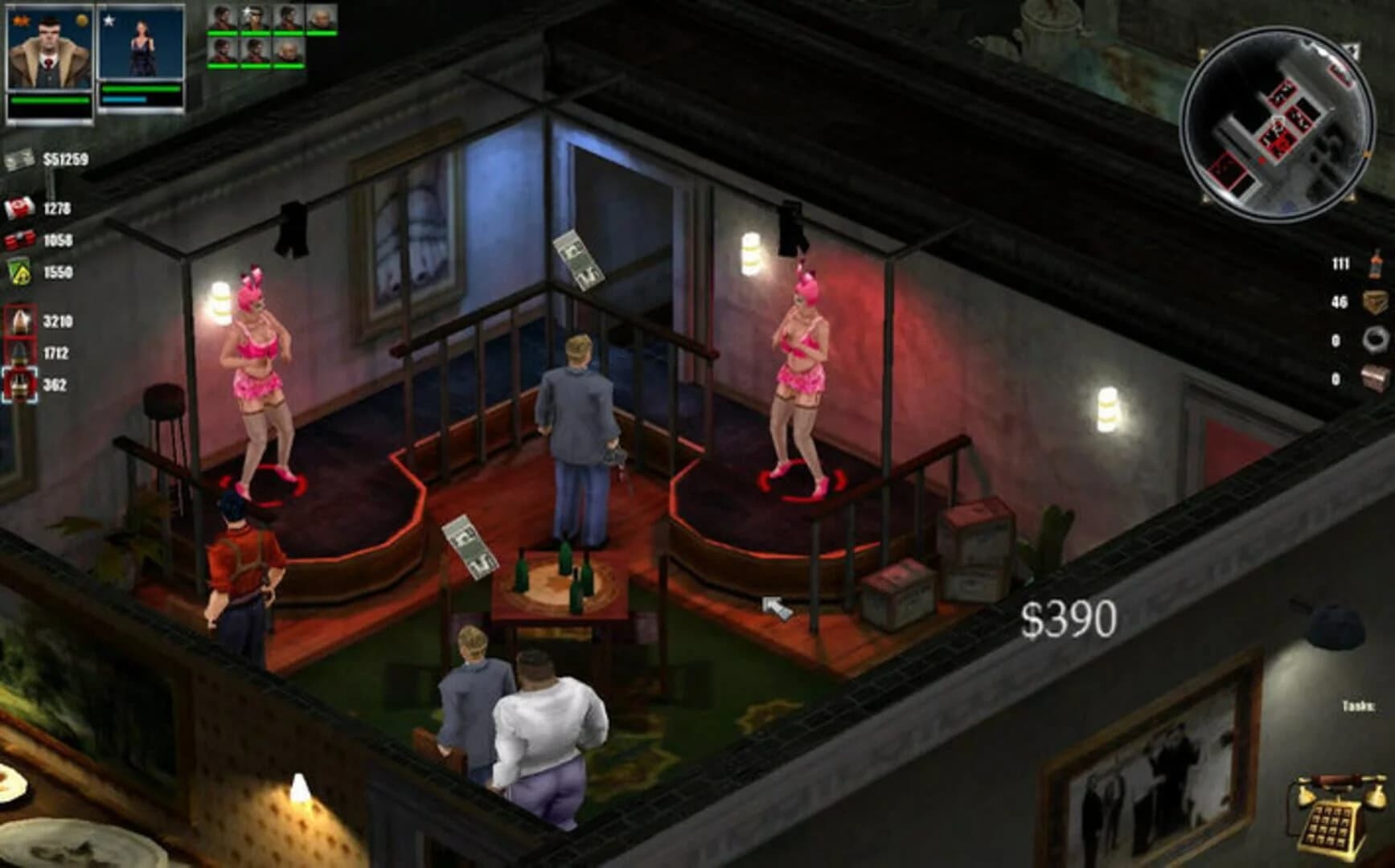1395x868 pixels.
Task: Toggle the grenade ammo slot showing 362
Action: coord(18,383)
